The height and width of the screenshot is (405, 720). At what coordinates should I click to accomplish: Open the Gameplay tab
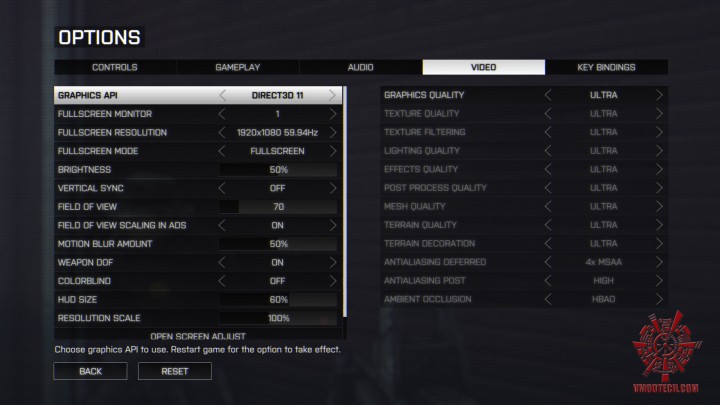click(238, 67)
